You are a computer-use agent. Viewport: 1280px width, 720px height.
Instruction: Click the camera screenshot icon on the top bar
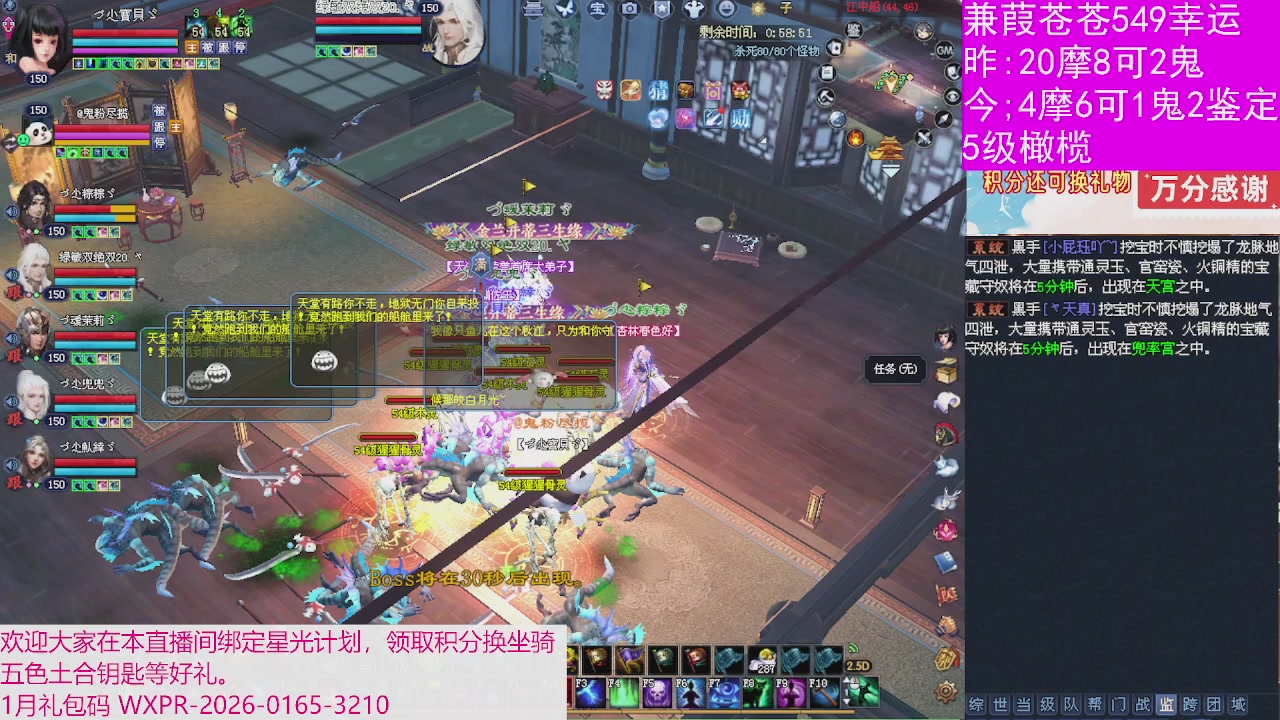pyautogui.click(x=630, y=10)
